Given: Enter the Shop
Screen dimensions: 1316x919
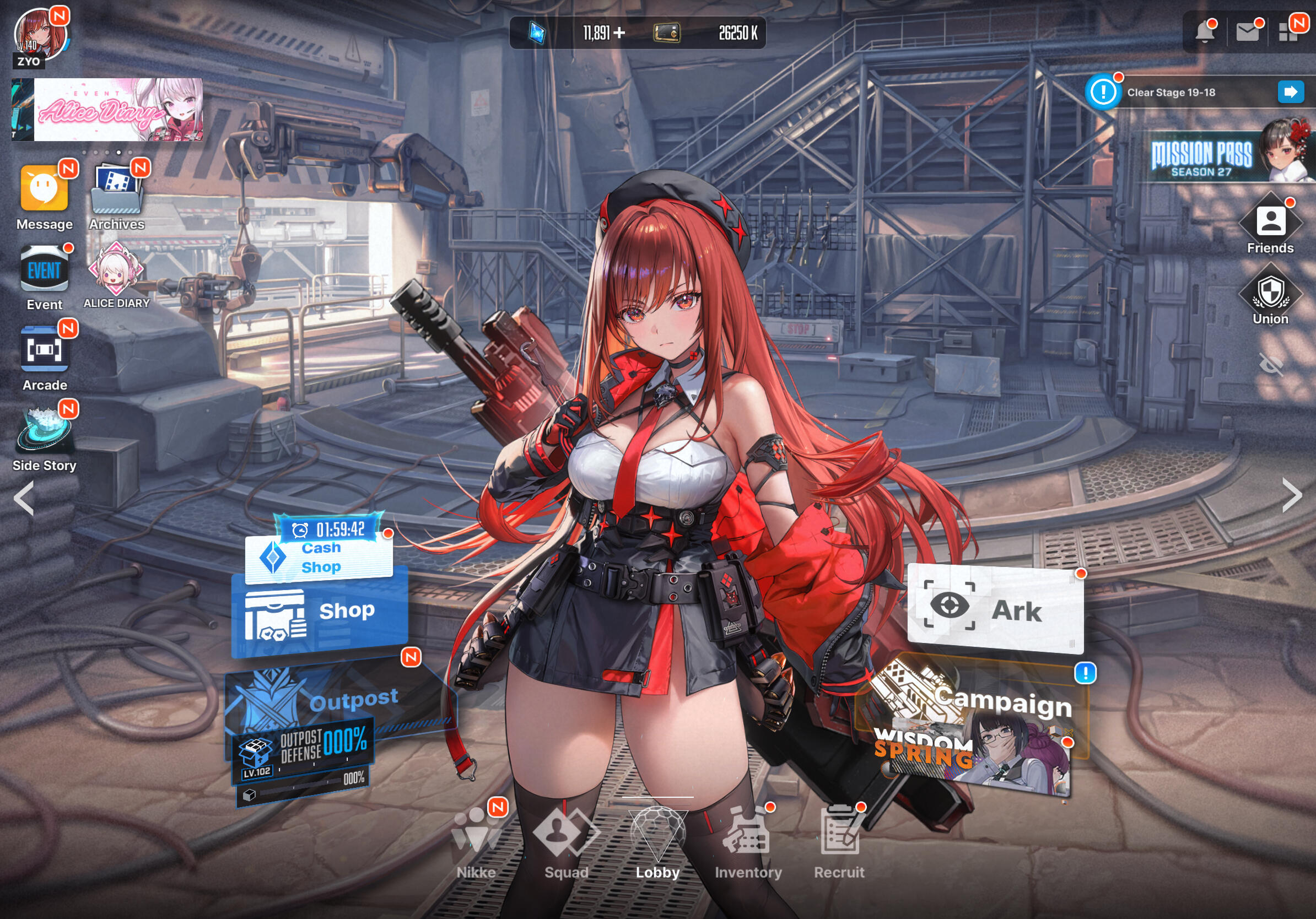Looking at the screenshot, I should coord(319,612).
